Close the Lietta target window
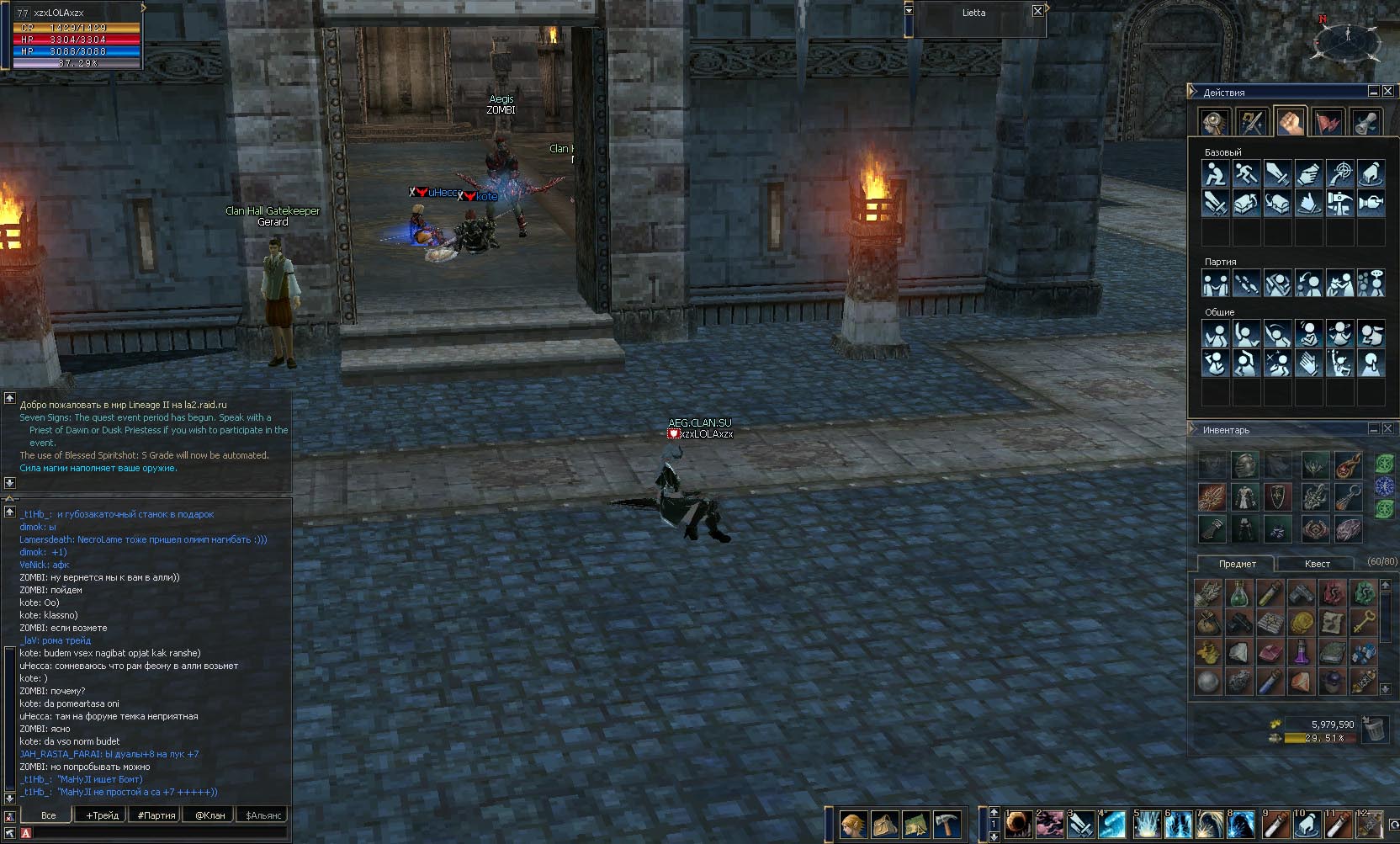The height and width of the screenshot is (844, 1400). (1037, 11)
